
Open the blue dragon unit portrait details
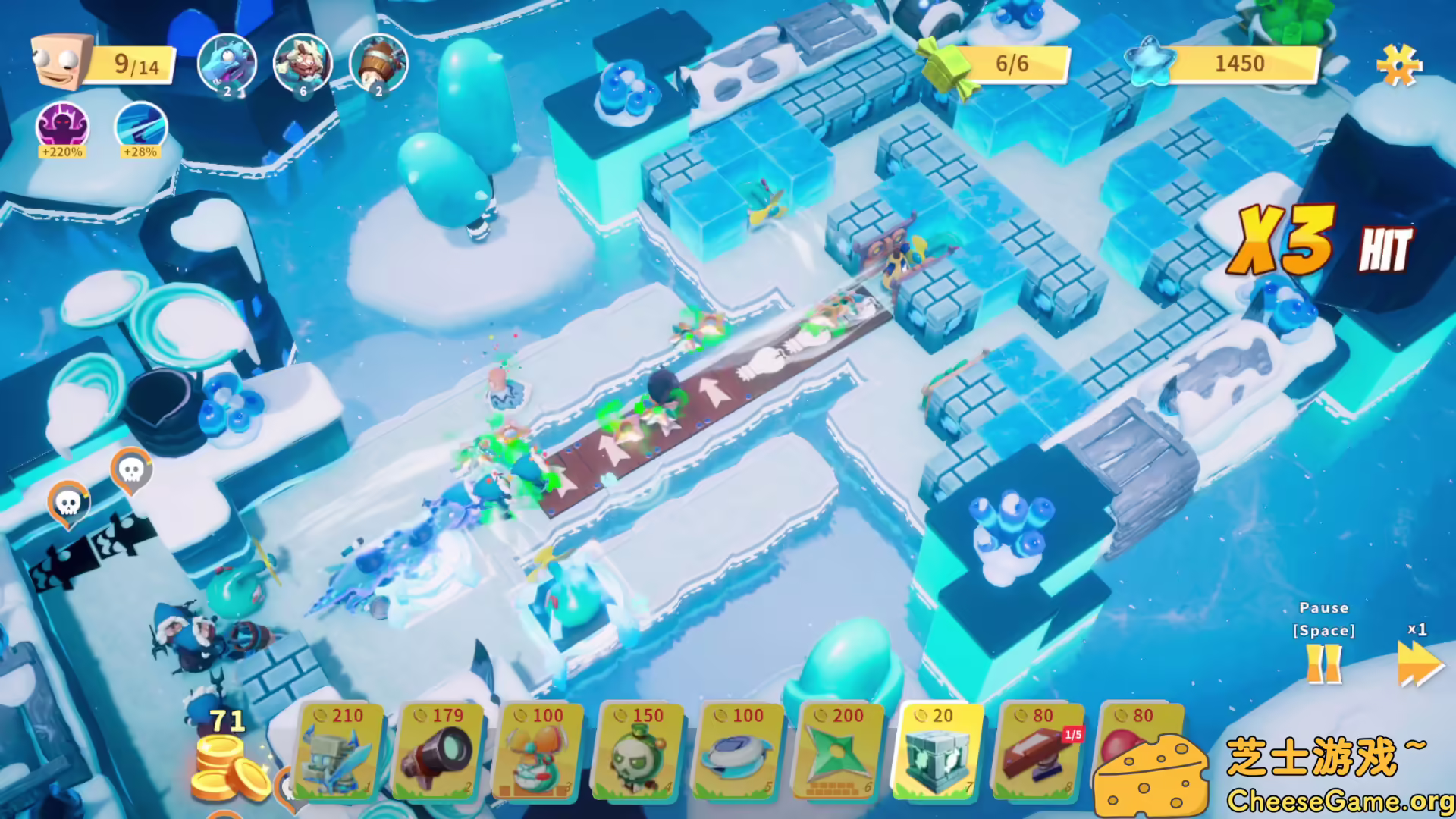pyautogui.click(x=227, y=64)
